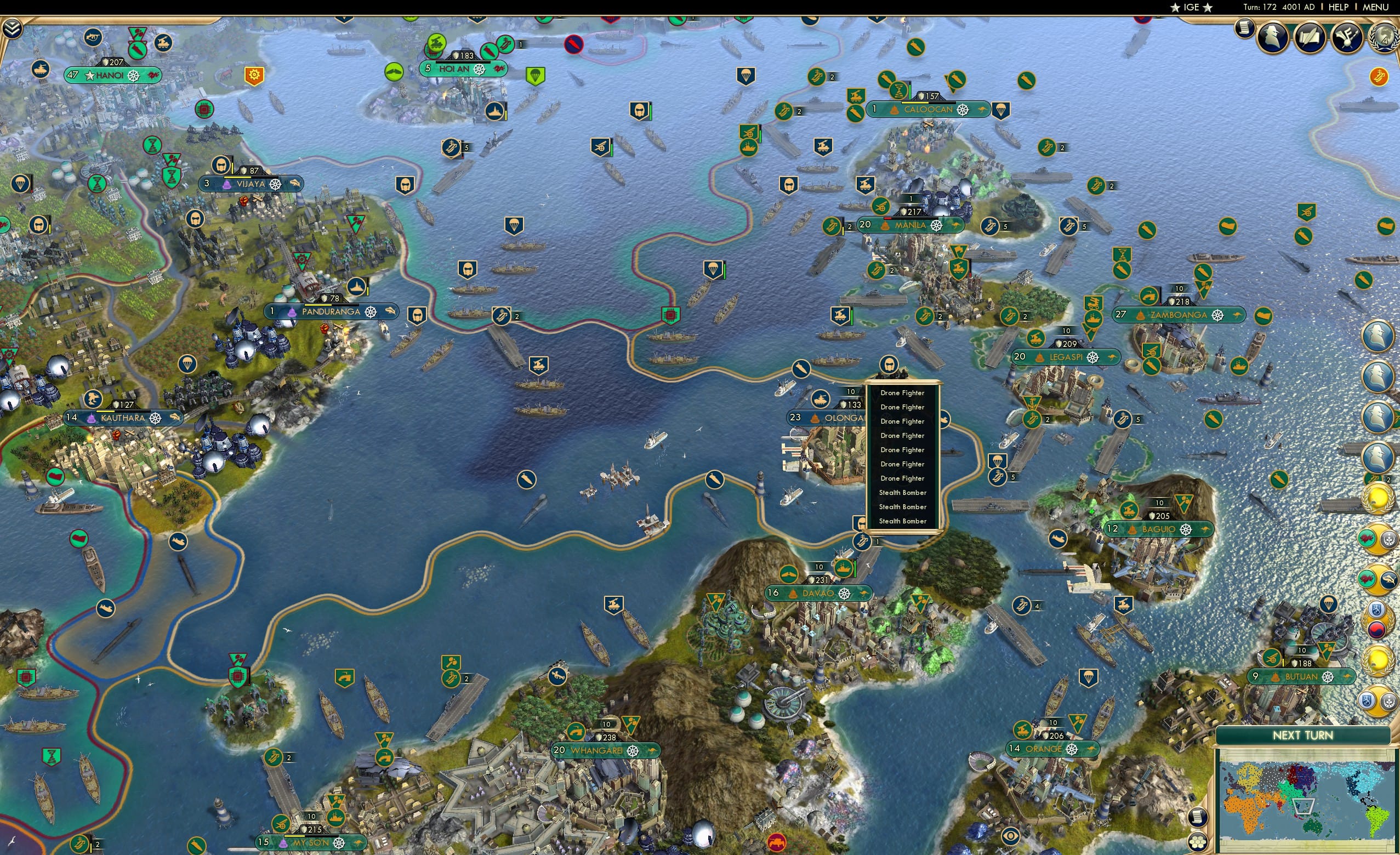1400x855 pixels.
Task: Click the city connection wheel on the Davao banner
Action: point(845,594)
